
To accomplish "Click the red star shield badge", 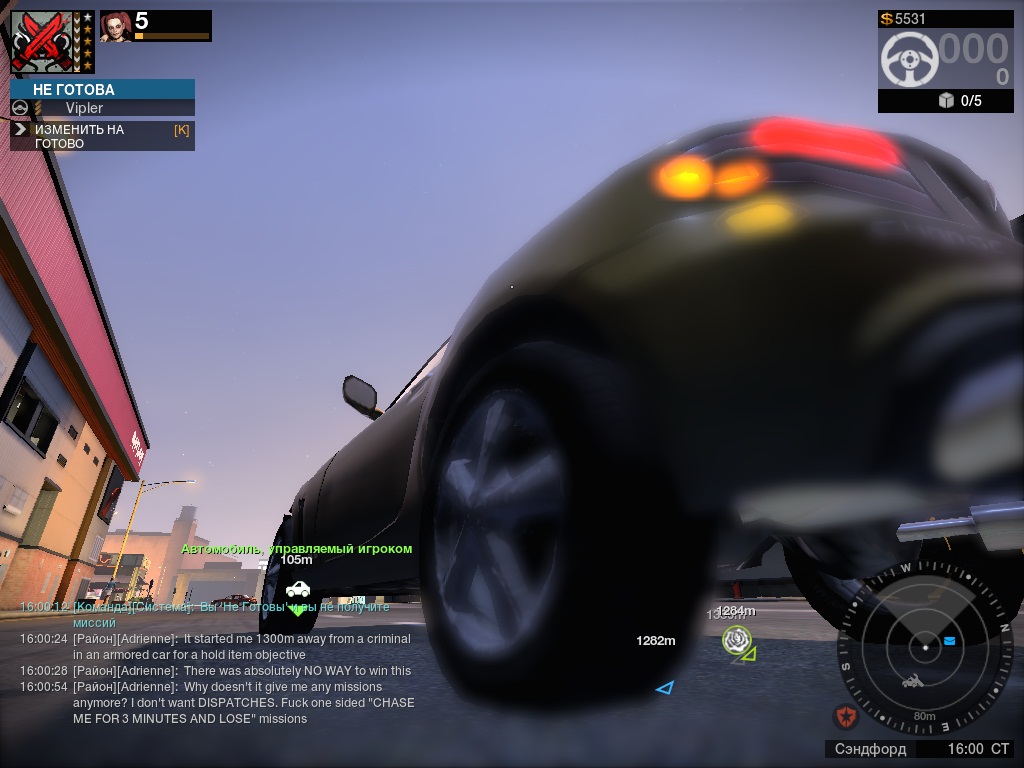I will [846, 716].
